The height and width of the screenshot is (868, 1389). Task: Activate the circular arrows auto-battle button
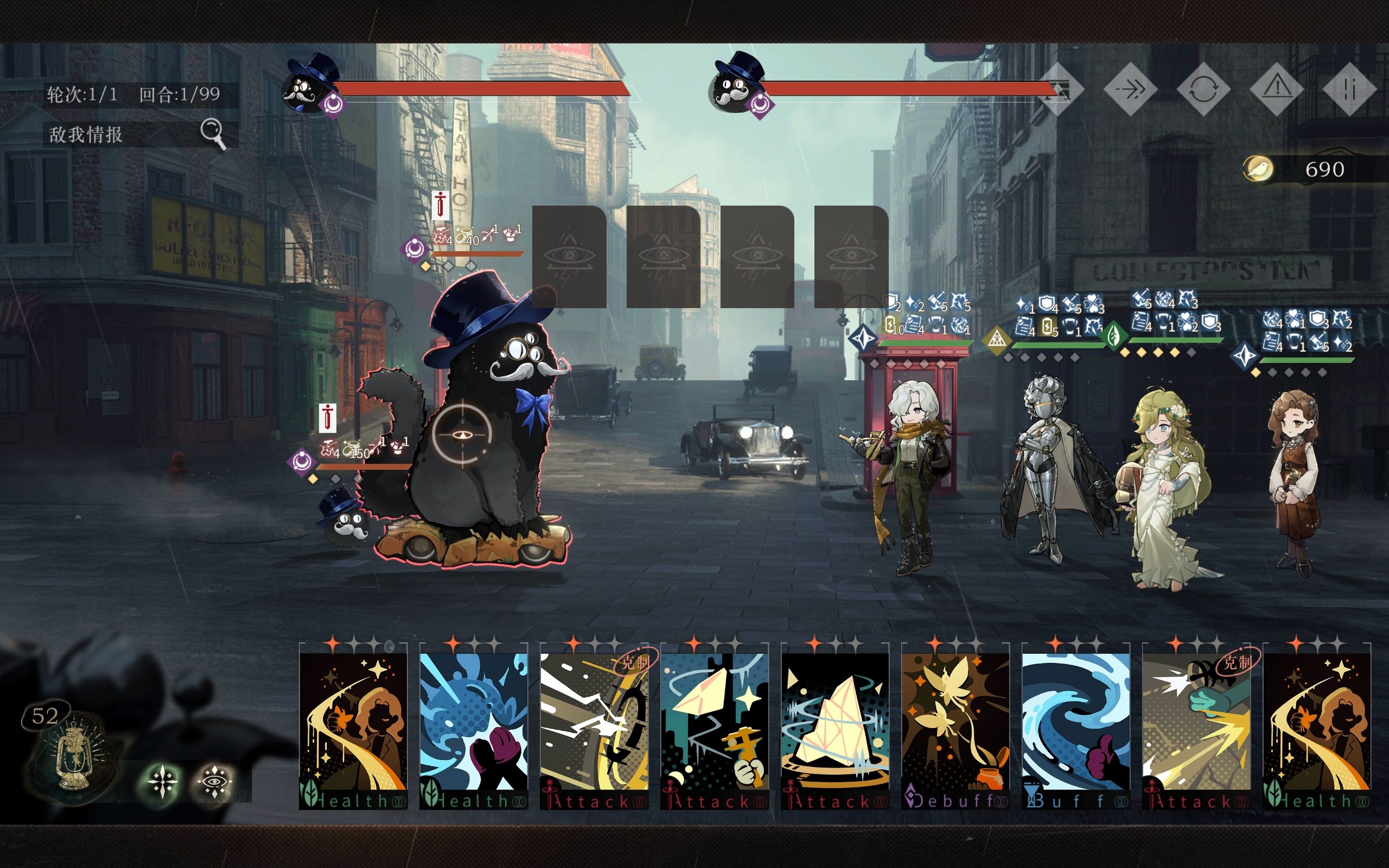point(1203,90)
